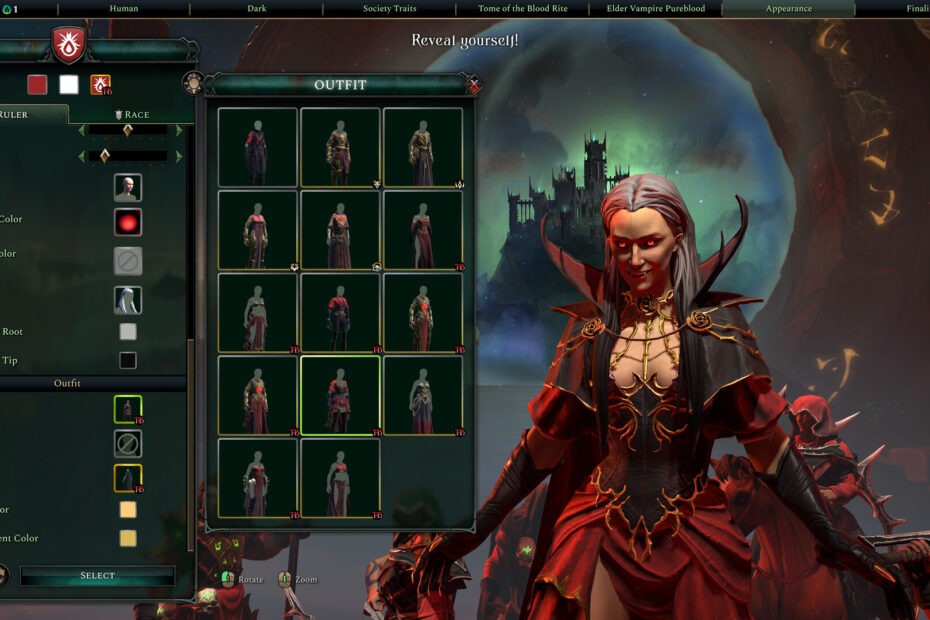This screenshot has height=620, width=930.
Task: Choose the black hair tip color swatch
Action: tap(128, 360)
